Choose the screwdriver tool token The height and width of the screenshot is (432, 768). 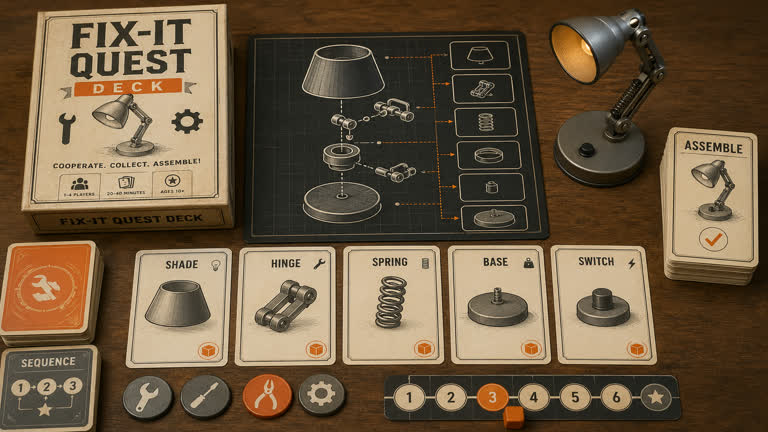pos(205,397)
